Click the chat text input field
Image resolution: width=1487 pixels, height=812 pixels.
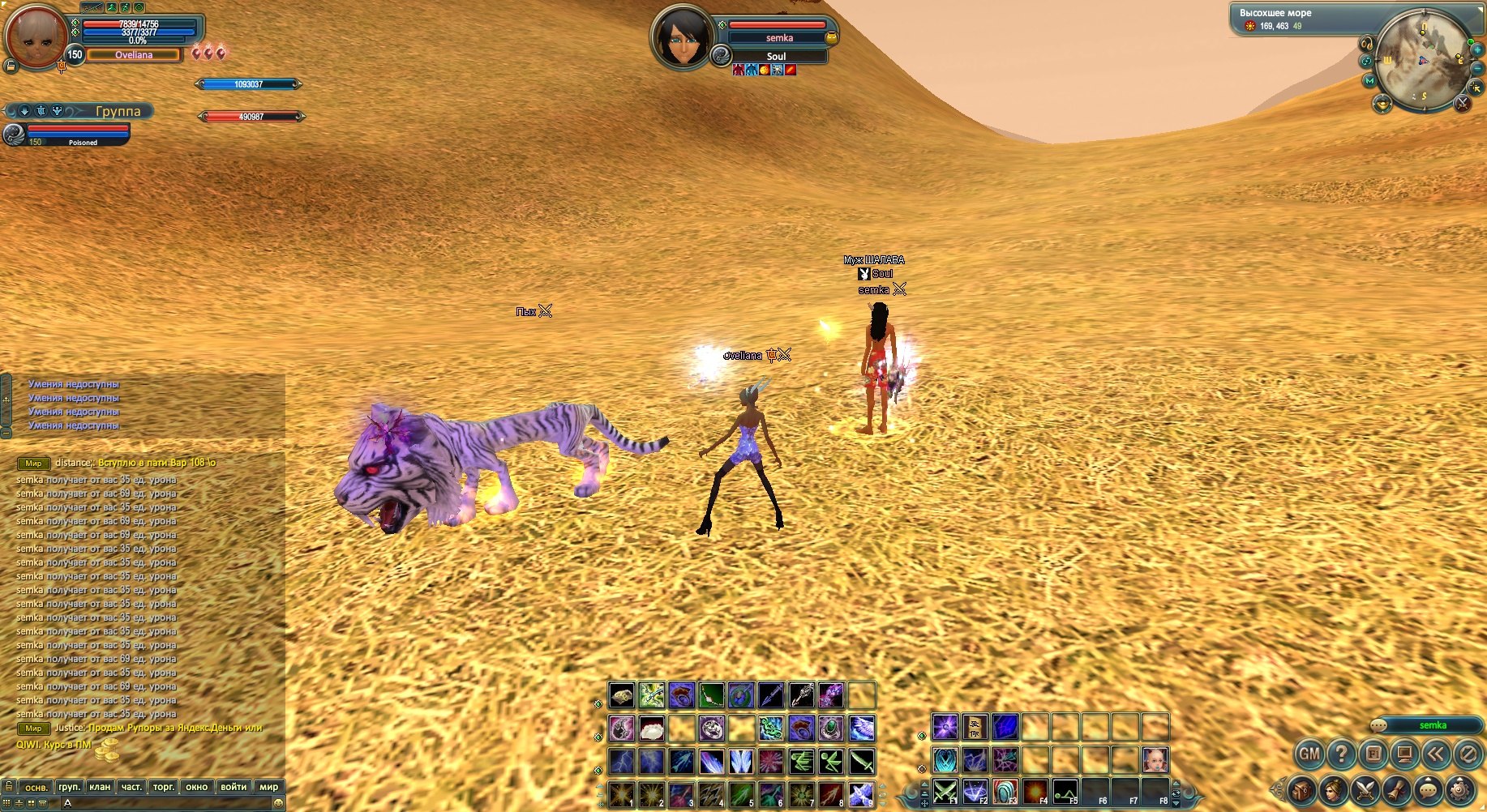(x=162, y=803)
